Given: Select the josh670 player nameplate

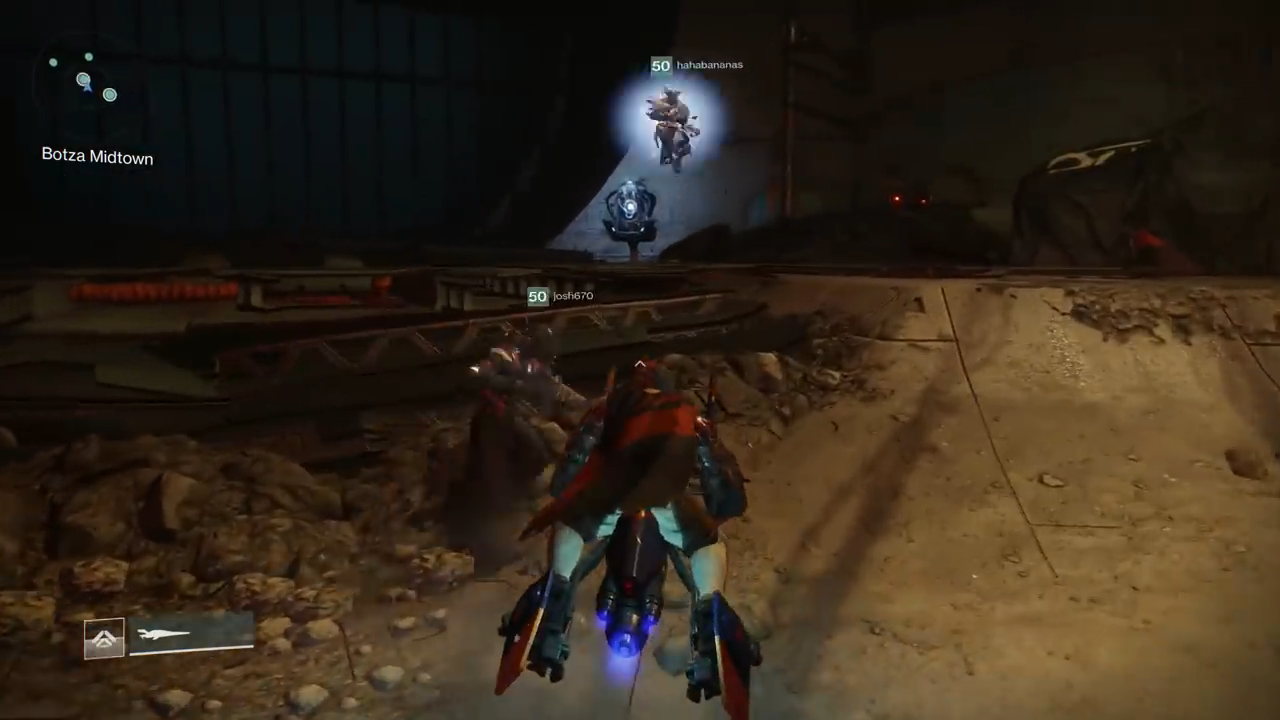Looking at the screenshot, I should click(561, 296).
